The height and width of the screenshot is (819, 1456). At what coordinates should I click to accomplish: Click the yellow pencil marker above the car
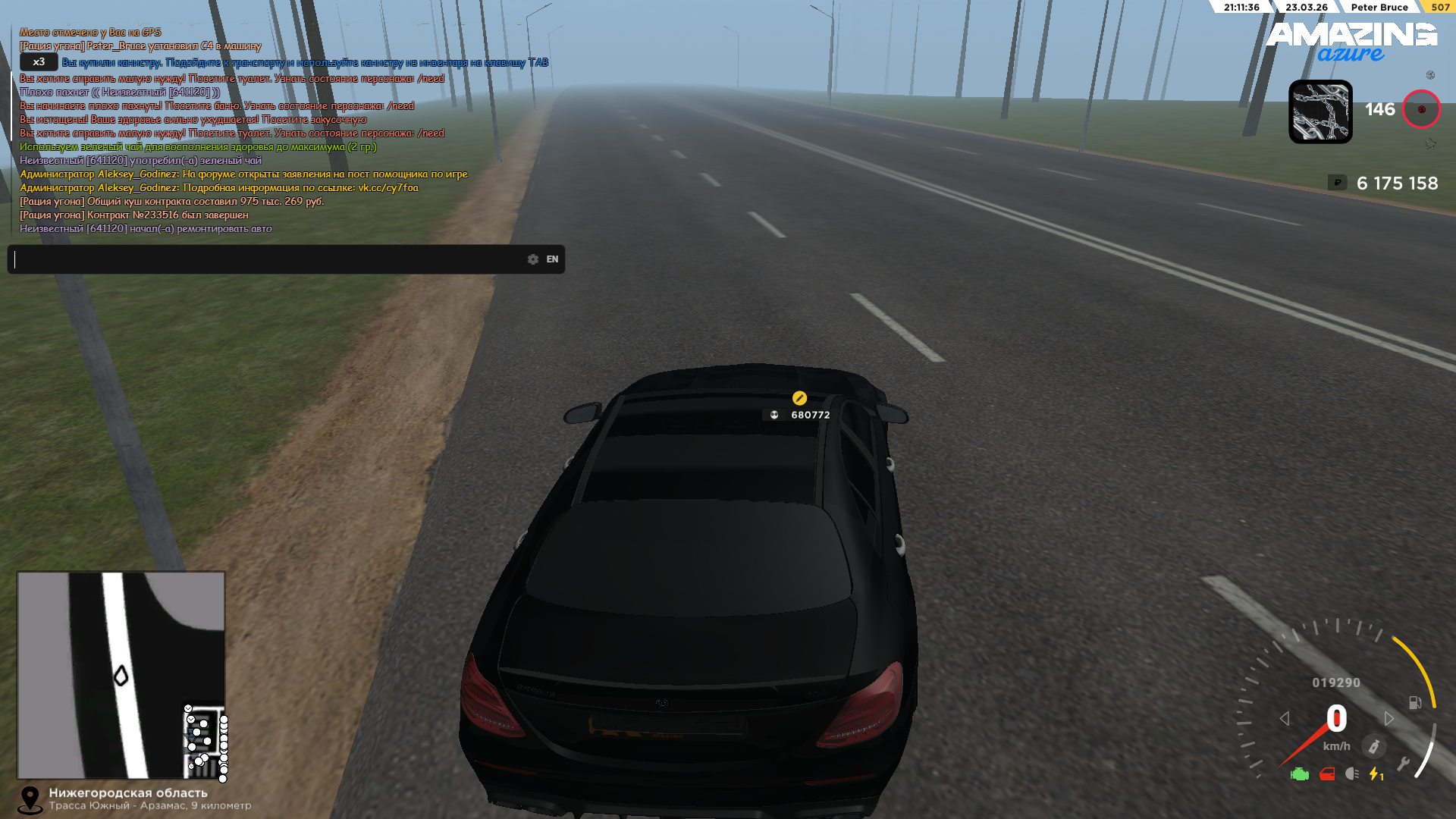[799, 398]
